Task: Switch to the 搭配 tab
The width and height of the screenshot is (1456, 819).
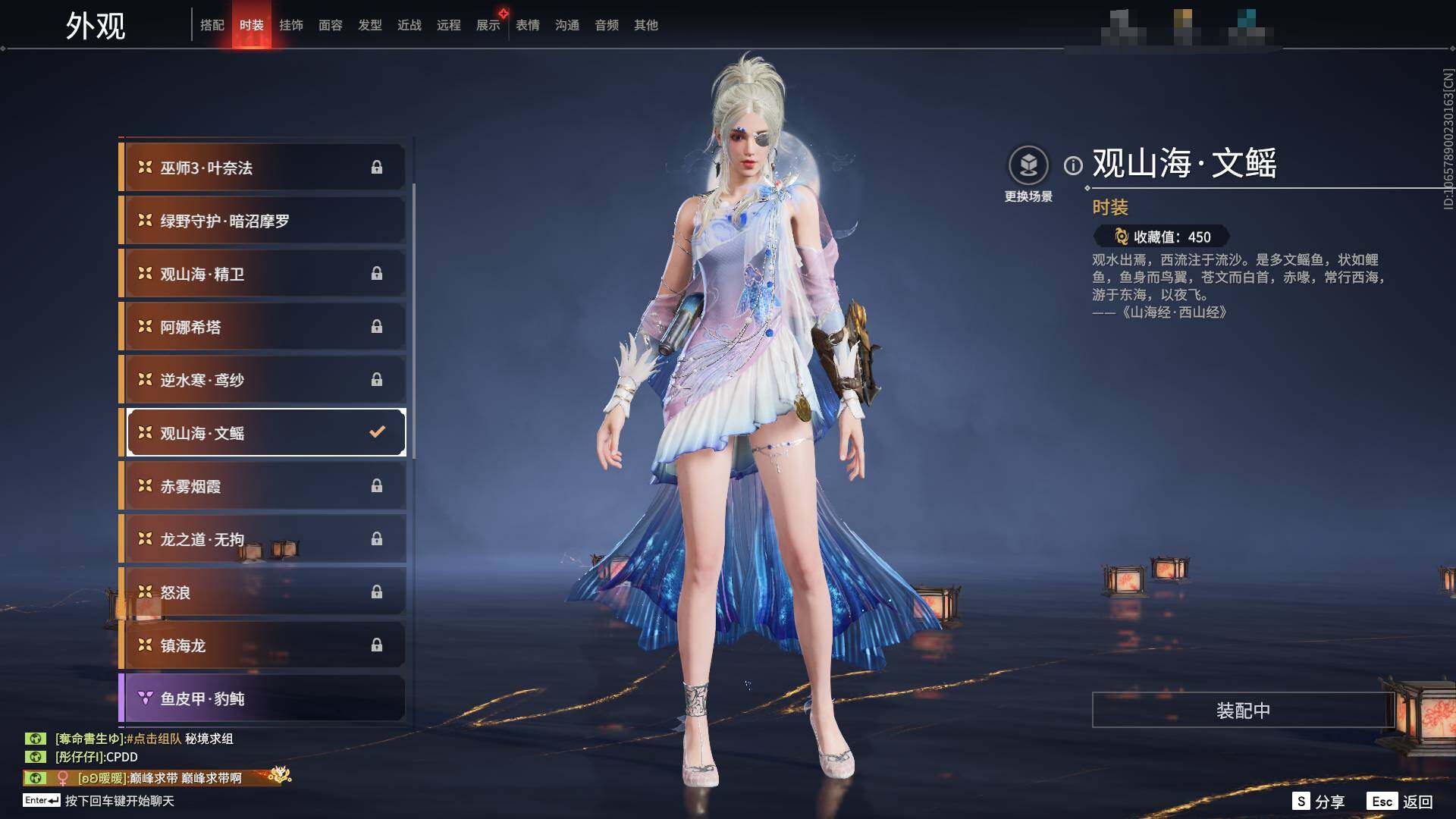Action: pos(212,25)
